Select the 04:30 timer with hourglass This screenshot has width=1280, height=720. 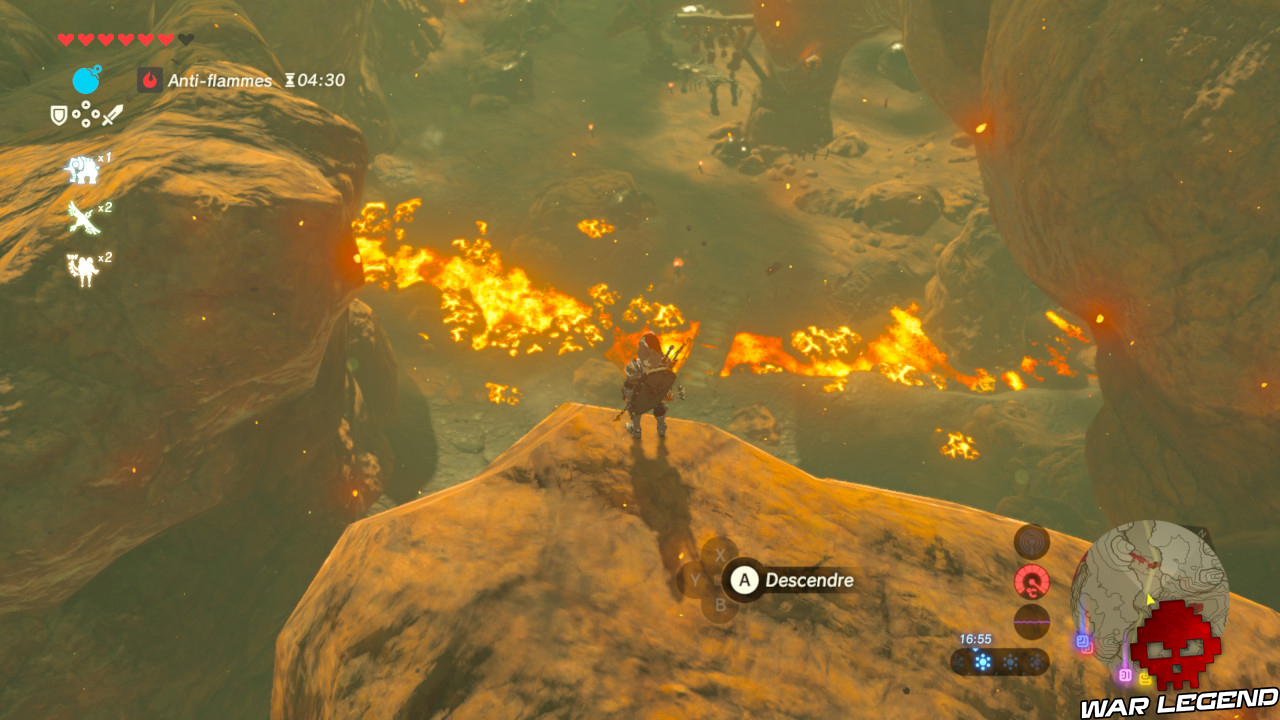click(314, 80)
